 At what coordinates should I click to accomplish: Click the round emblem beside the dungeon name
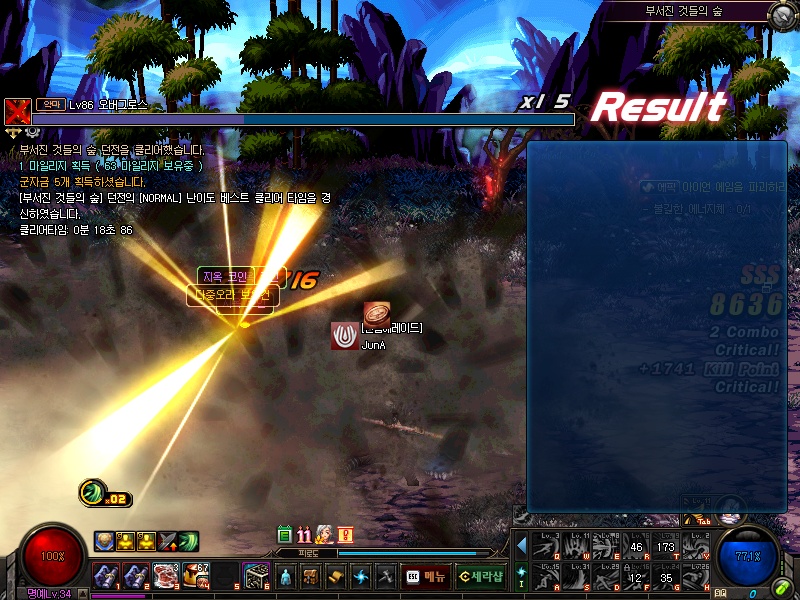tap(781, 13)
